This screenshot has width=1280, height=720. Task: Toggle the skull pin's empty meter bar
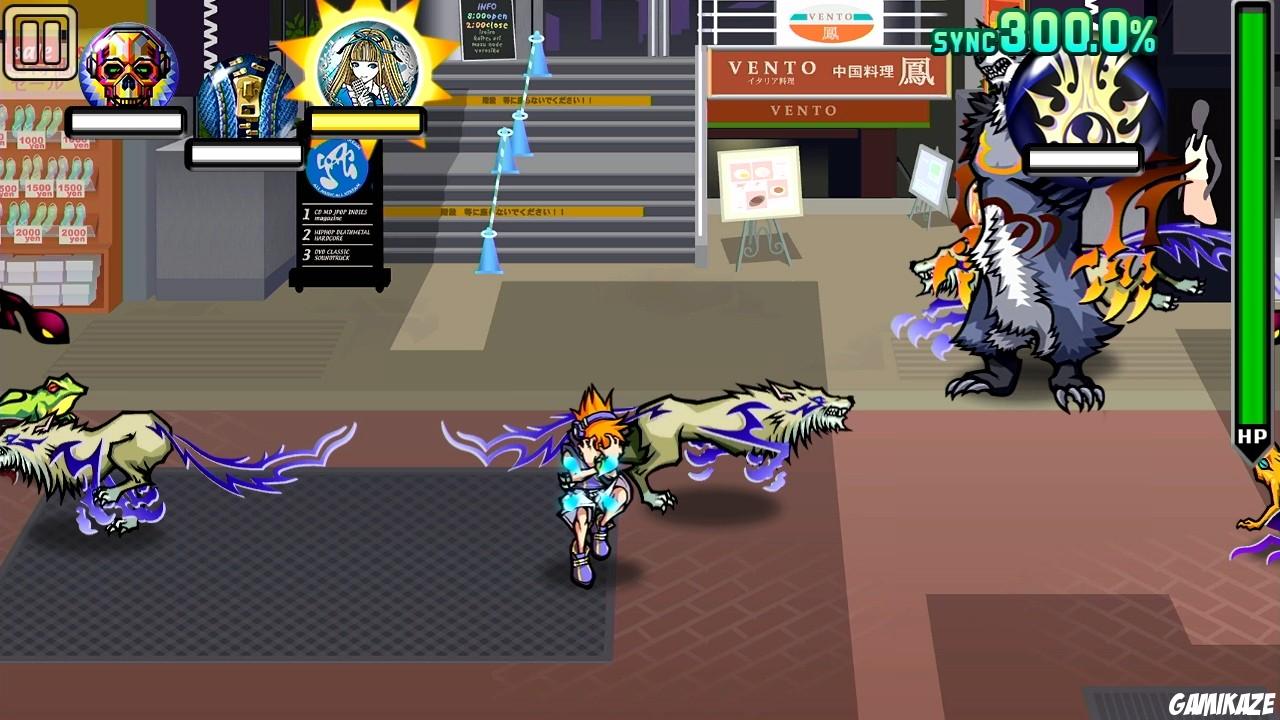(127, 122)
